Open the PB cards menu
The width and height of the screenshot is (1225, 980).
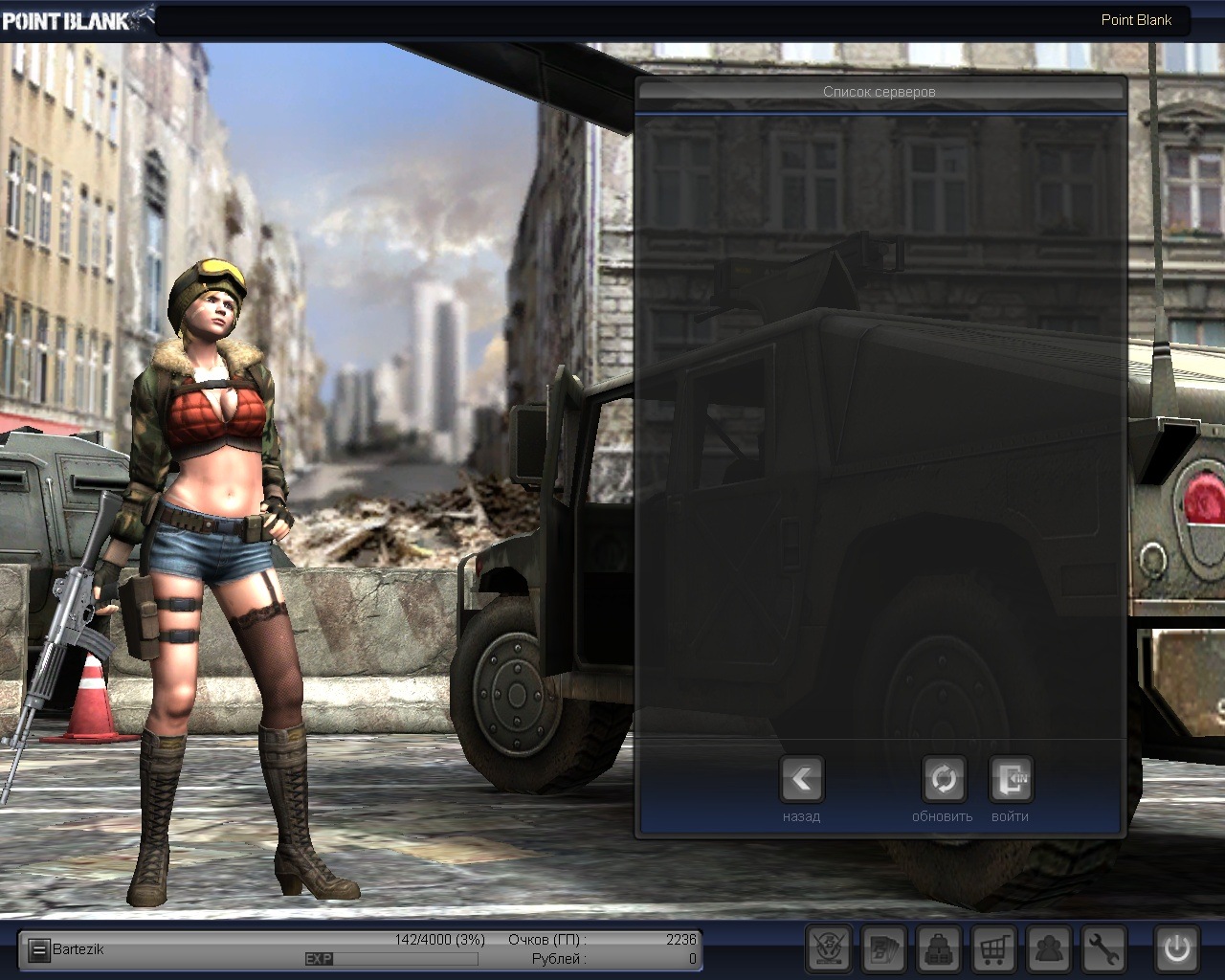(x=884, y=949)
